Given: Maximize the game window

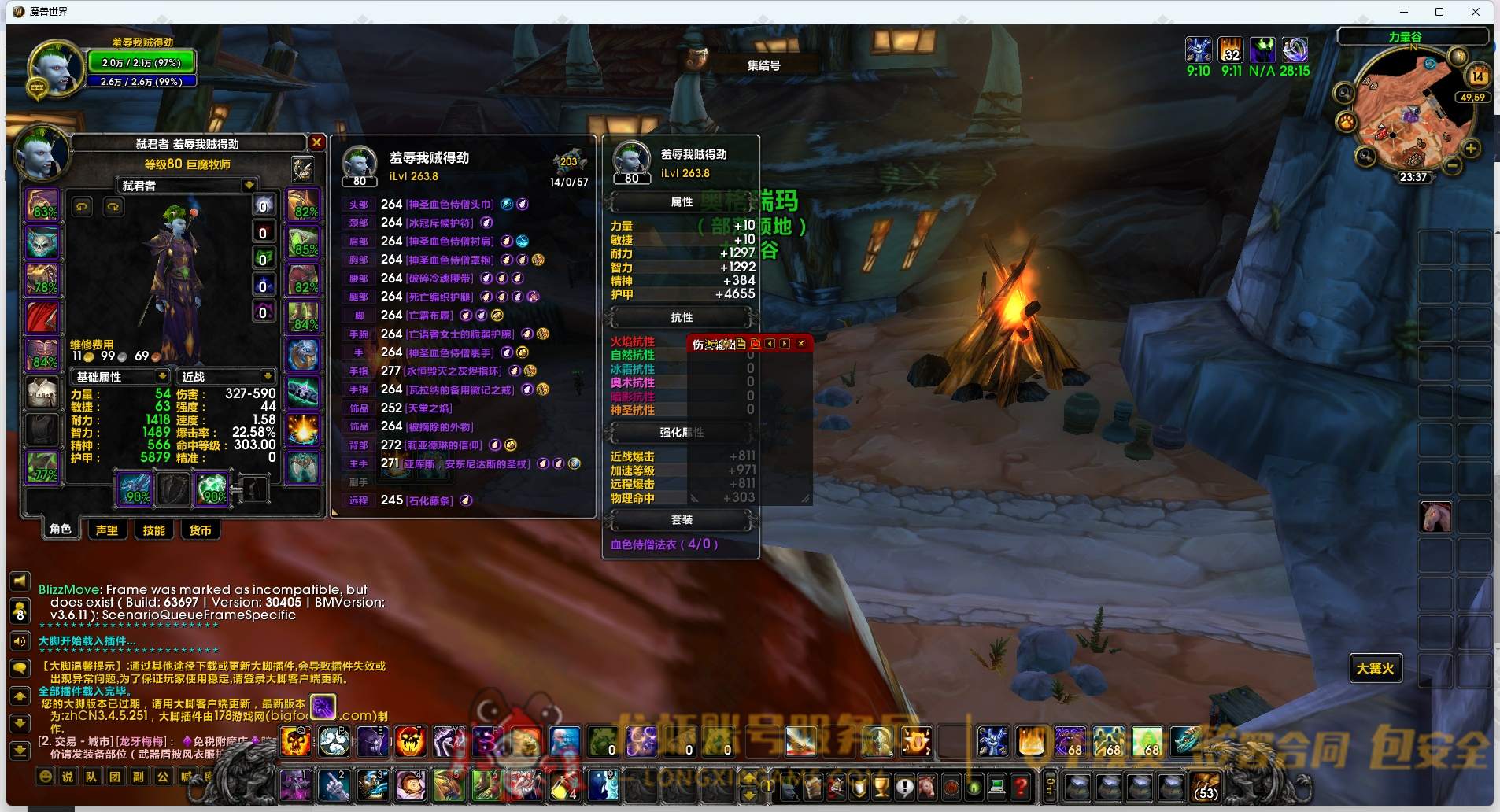Looking at the screenshot, I should coord(1439,12).
